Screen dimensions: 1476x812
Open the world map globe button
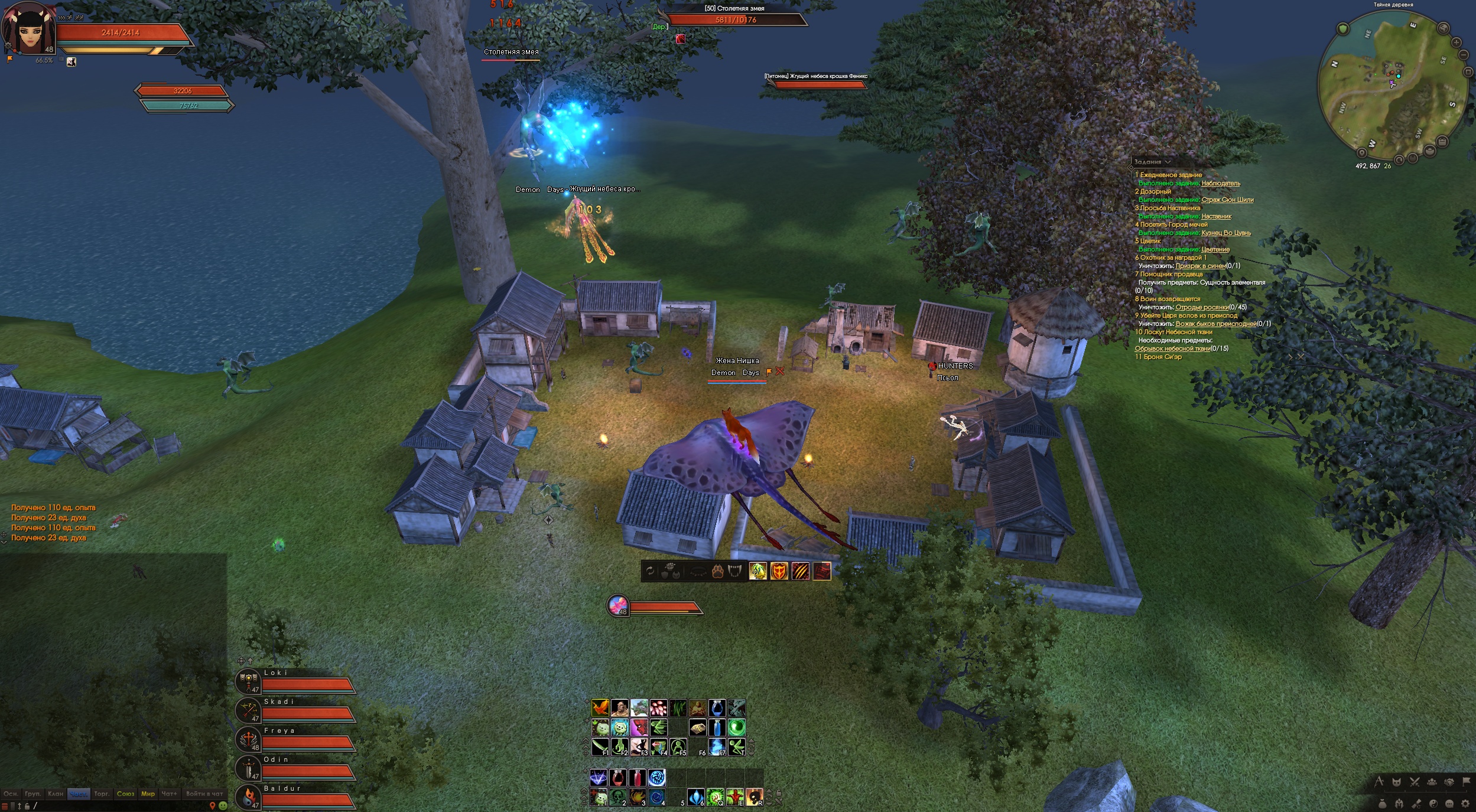(x=1443, y=28)
